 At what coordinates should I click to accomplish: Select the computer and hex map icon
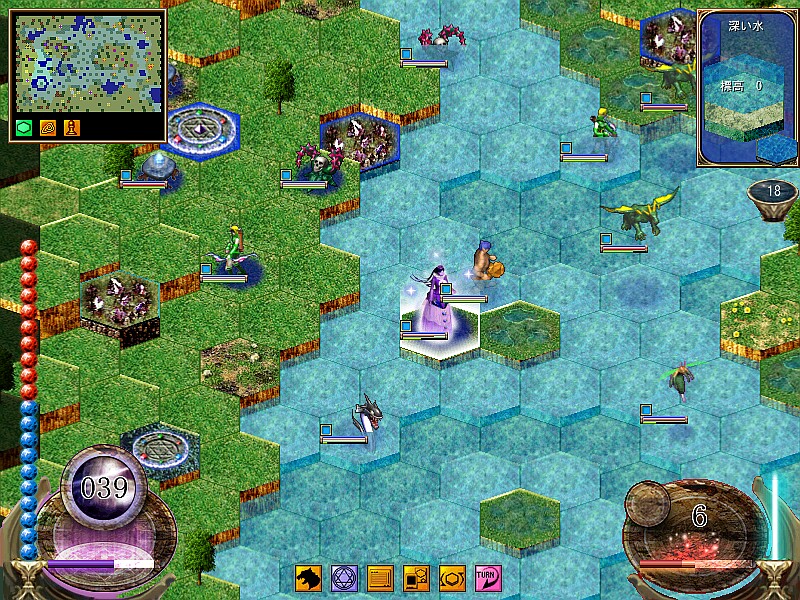[x=416, y=578]
